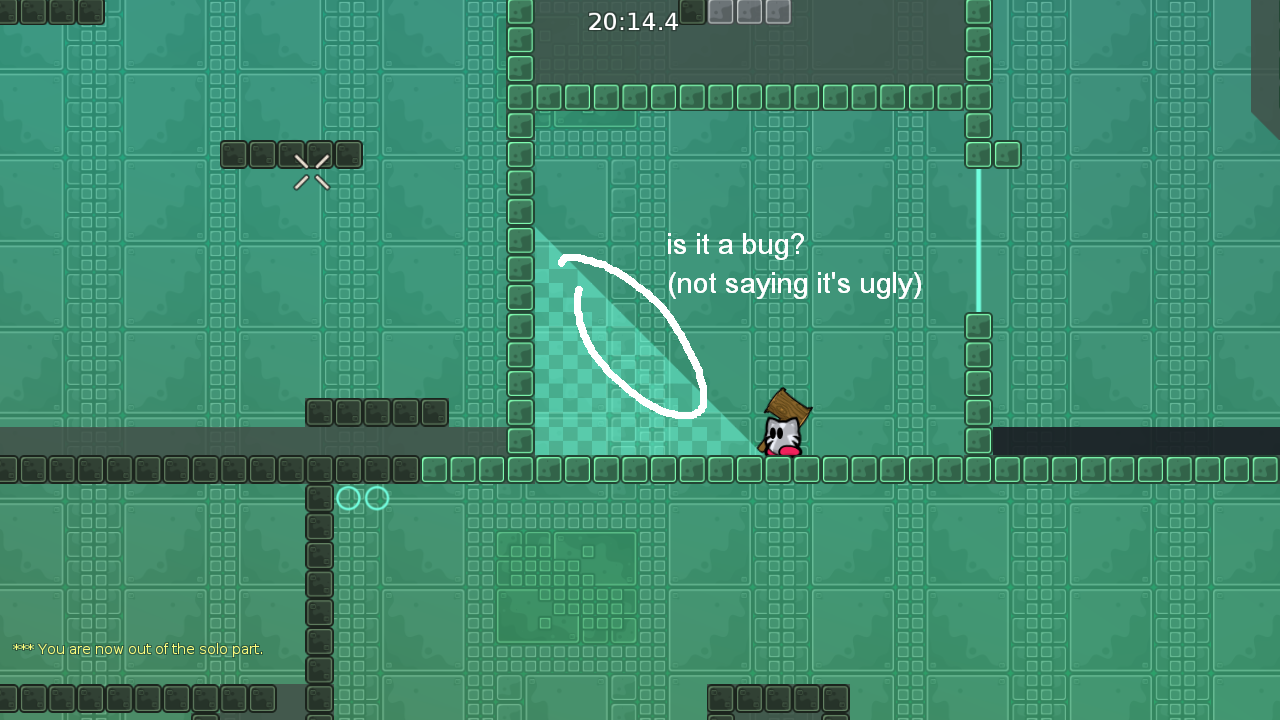Click the highlighted jump indicator square
Image resolution: width=1280 pixels, height=720 pixels.
coord(693,12)
